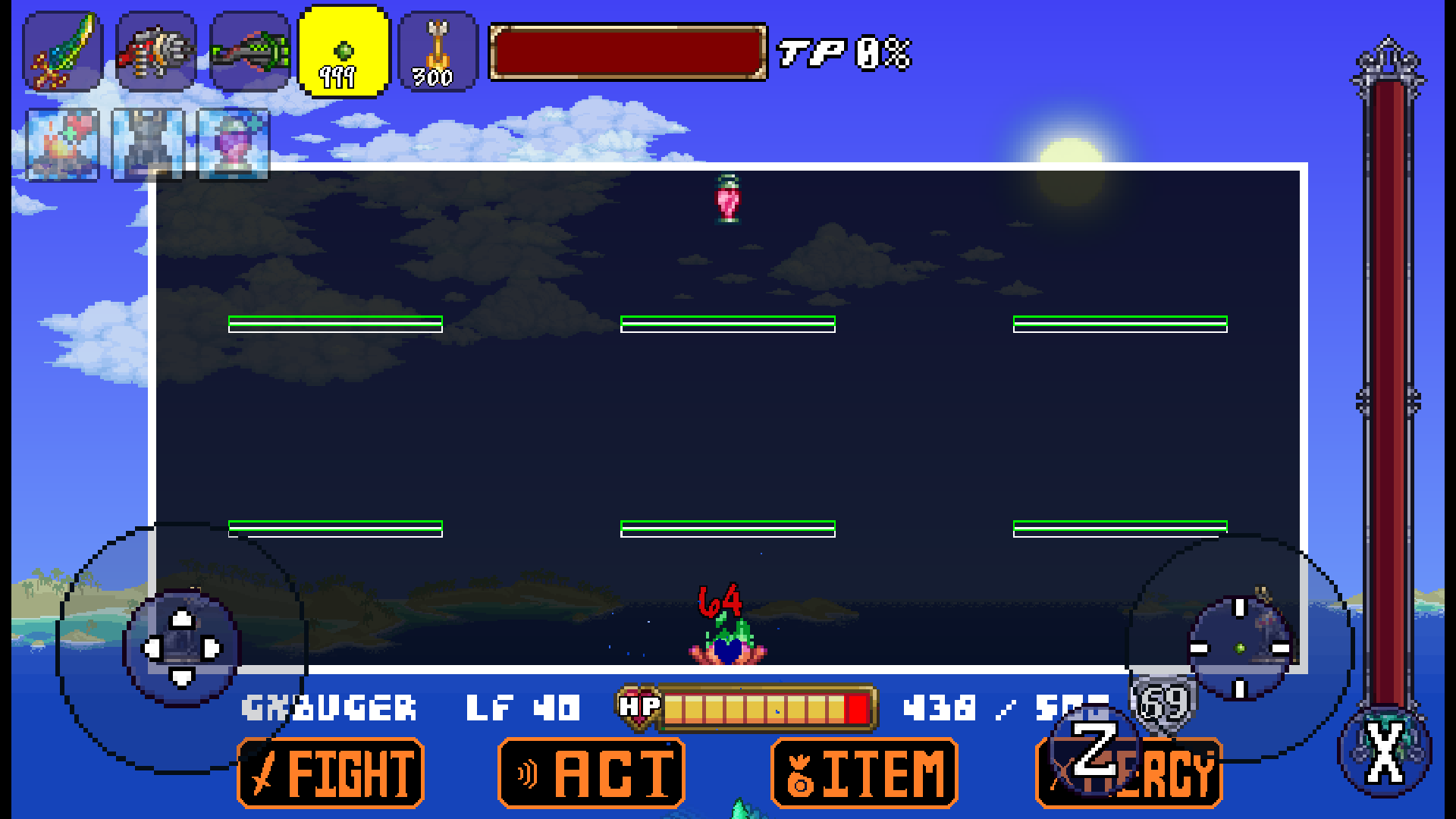Choose the FIGHT command
The image size is (1456, 819).
pyautogui.click(x=331, y=773)
